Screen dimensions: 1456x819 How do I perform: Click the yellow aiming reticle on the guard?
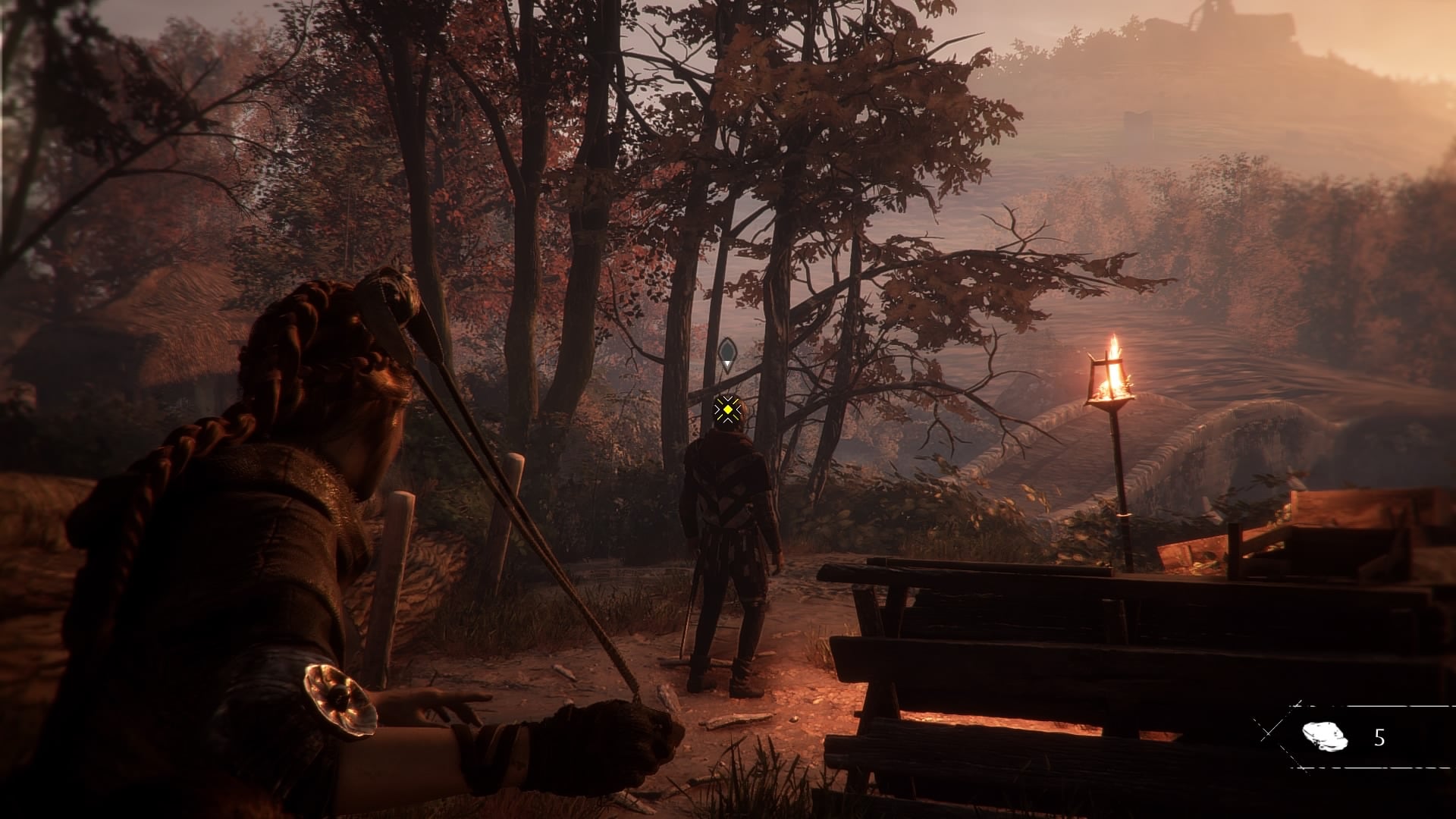727,410
